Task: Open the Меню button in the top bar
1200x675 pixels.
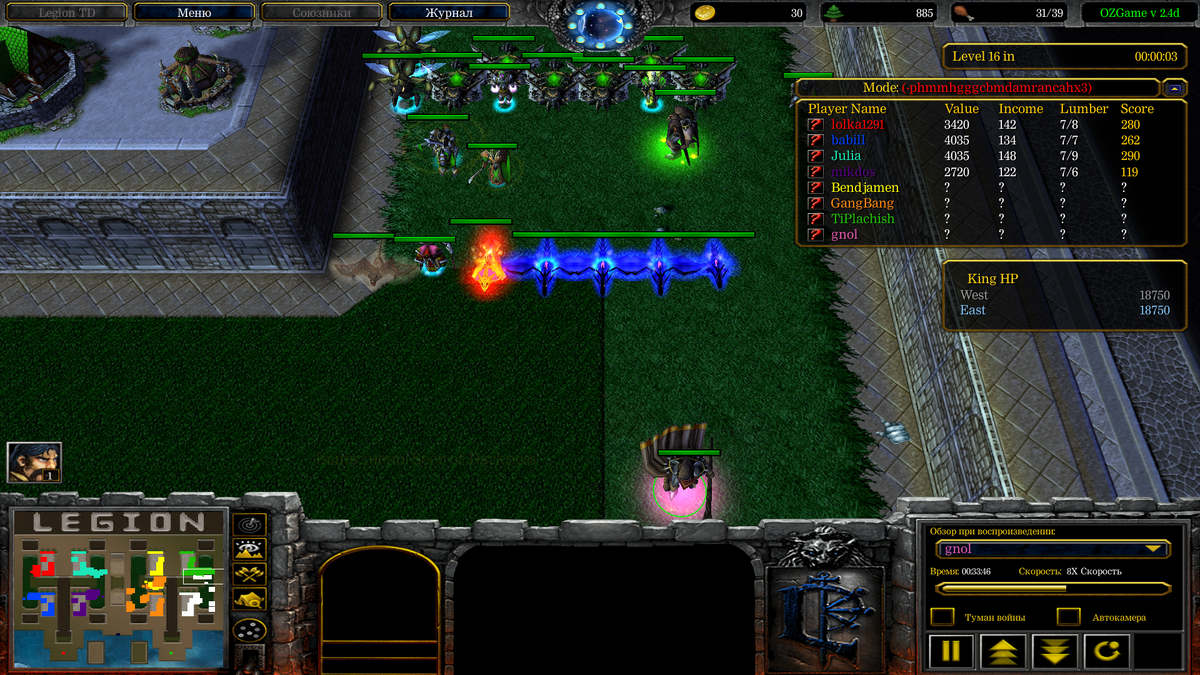Action: (193, 13)
